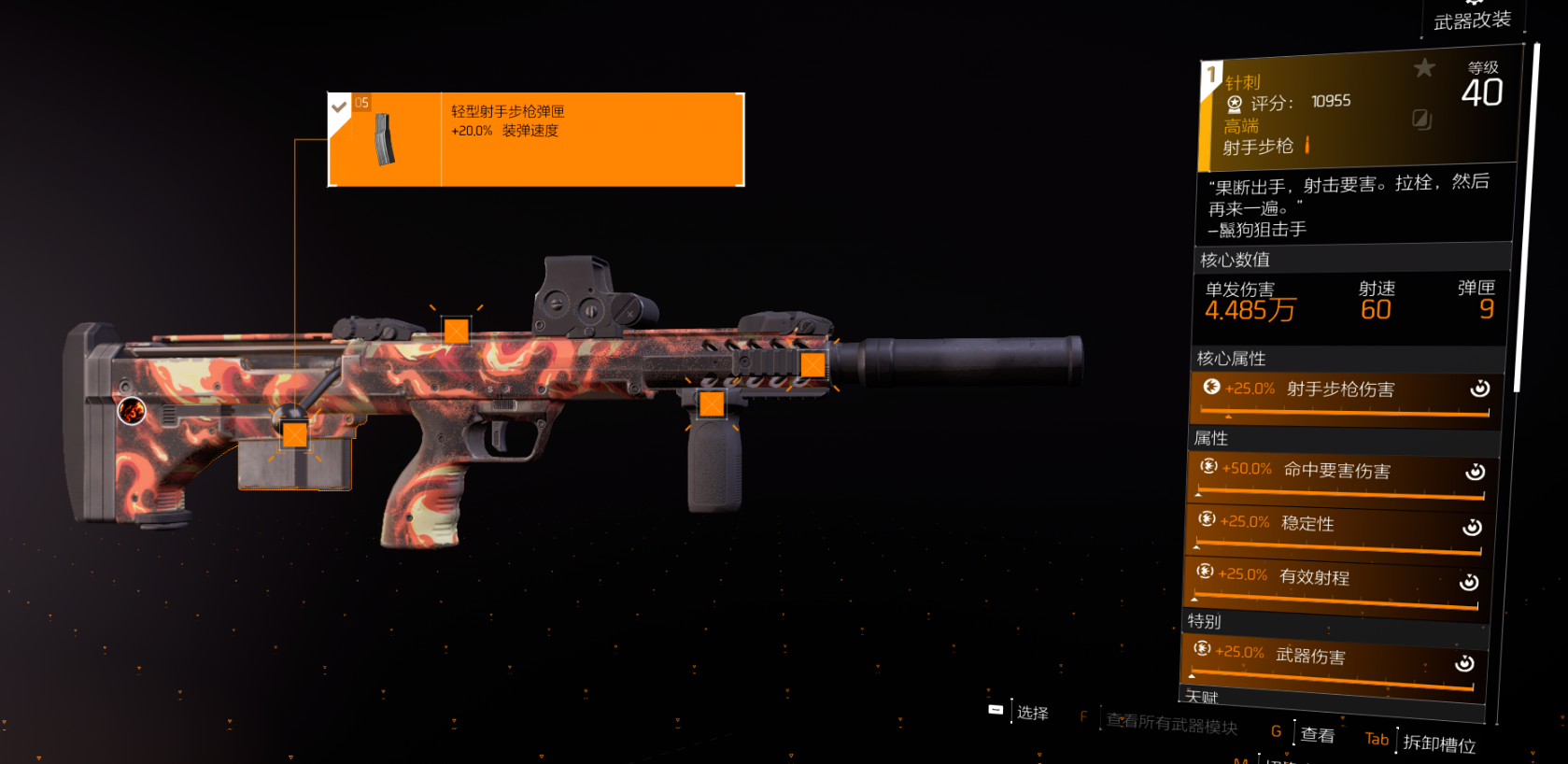Pick the 稳定性 attribute row

coord(1337,530)
